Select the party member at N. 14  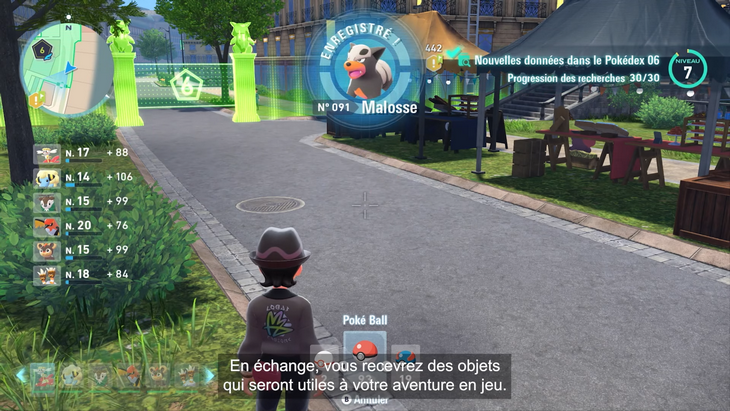tap(47, 178)
